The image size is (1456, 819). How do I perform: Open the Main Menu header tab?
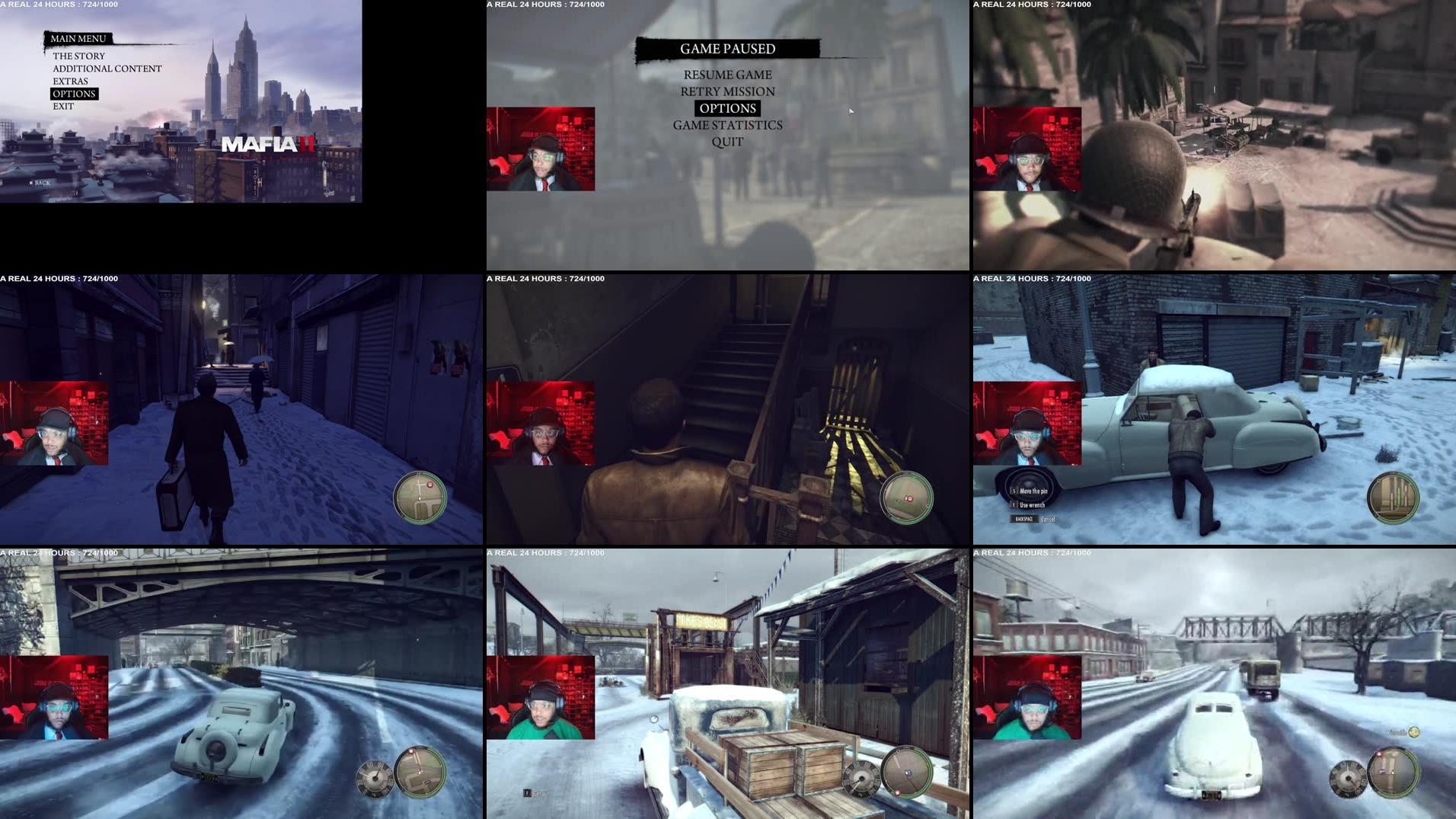pos(77,37)
